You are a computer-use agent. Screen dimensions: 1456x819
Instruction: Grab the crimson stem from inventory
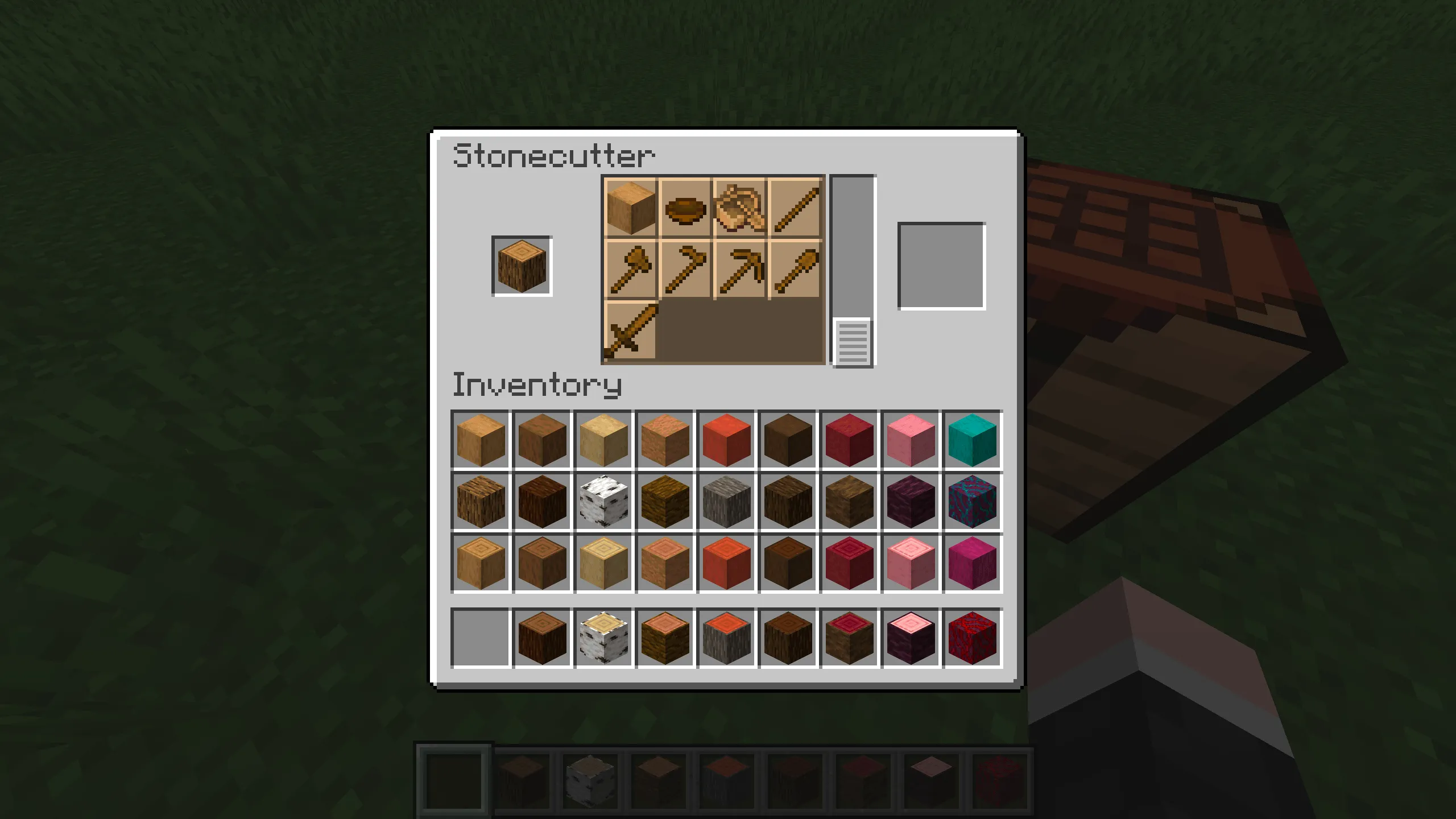coord(911,500)
